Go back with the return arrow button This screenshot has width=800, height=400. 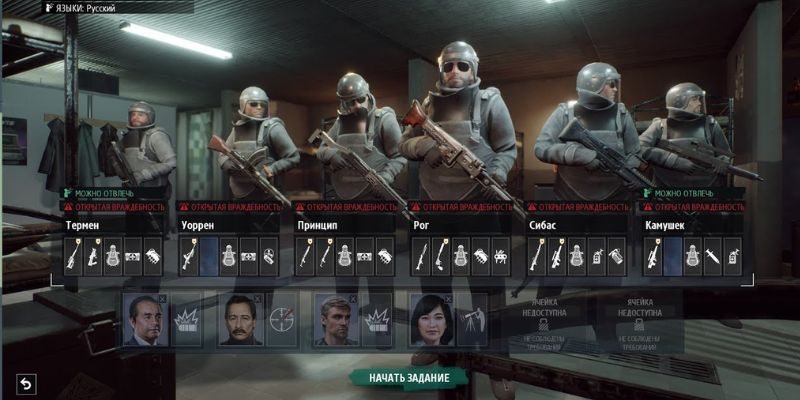[x=26, y=383]
